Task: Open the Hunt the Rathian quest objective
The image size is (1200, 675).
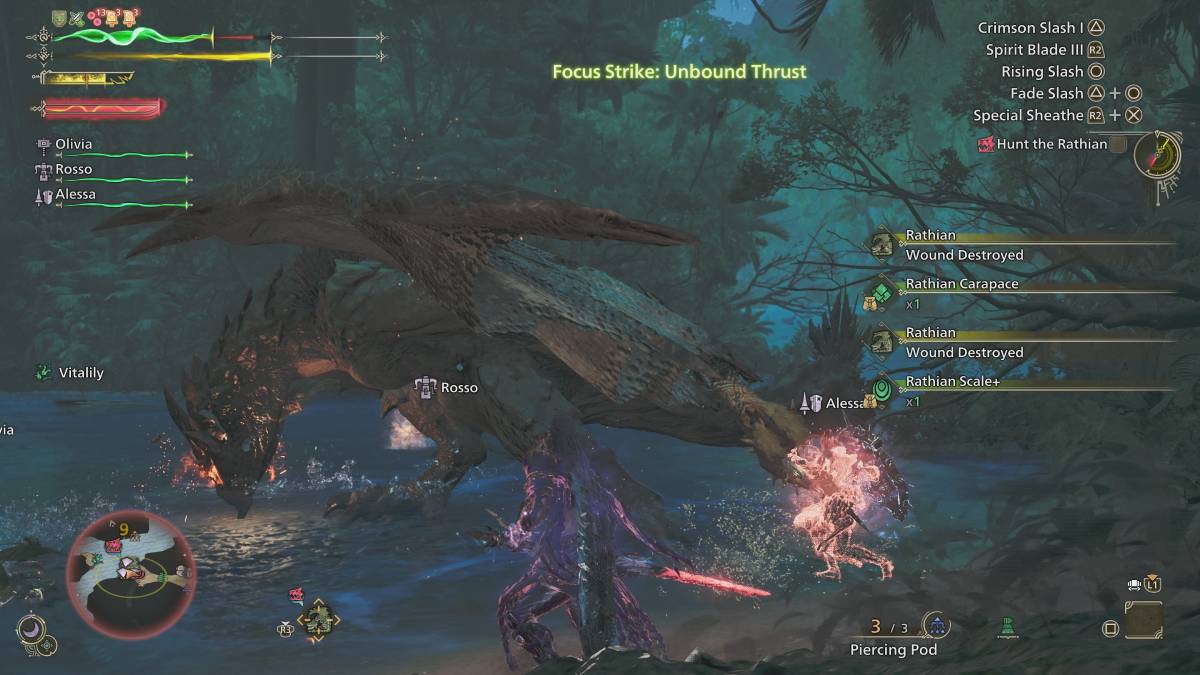Action: (1051, 144)
